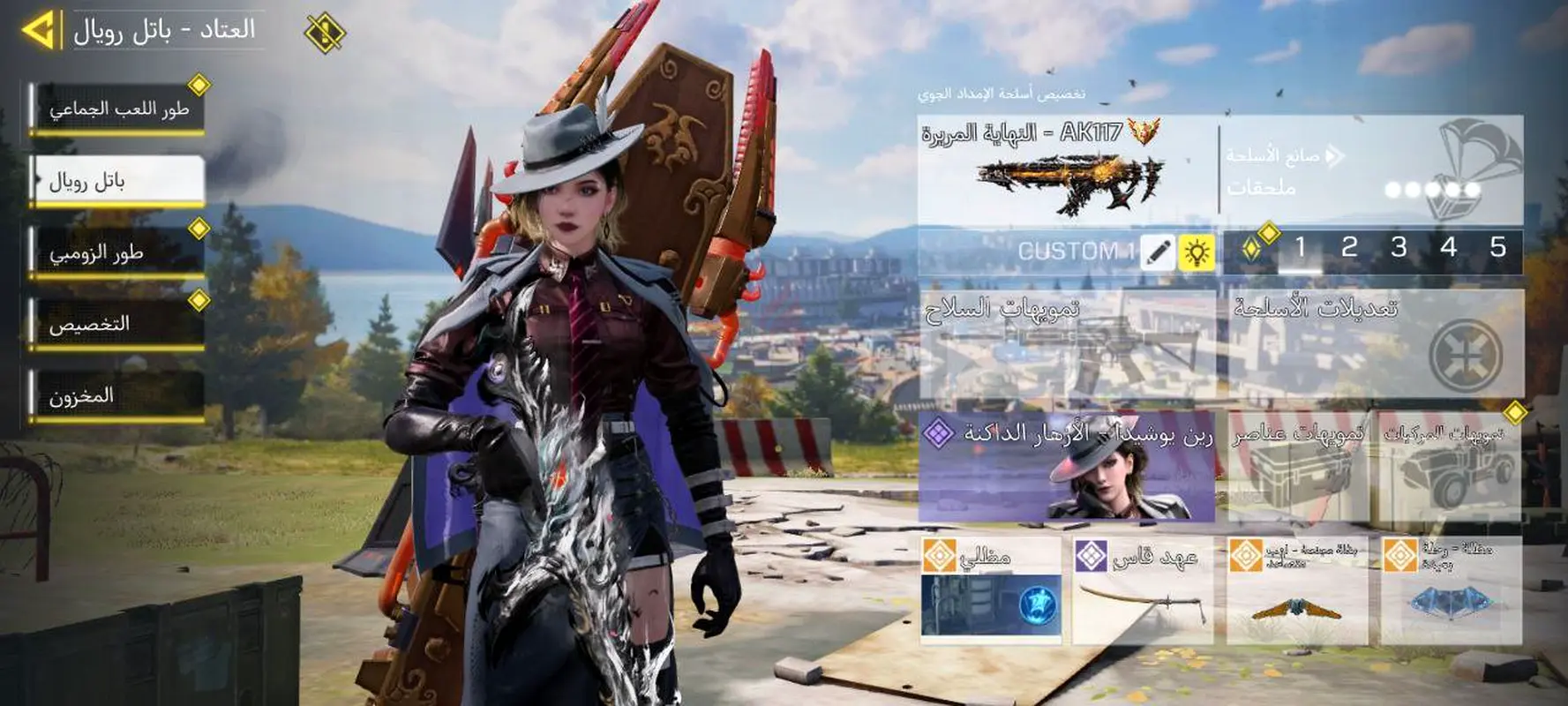The width and height of the screenshot is (1568, 706).
Task: Switch to the التخصيص tab
Action: point(117,325)
